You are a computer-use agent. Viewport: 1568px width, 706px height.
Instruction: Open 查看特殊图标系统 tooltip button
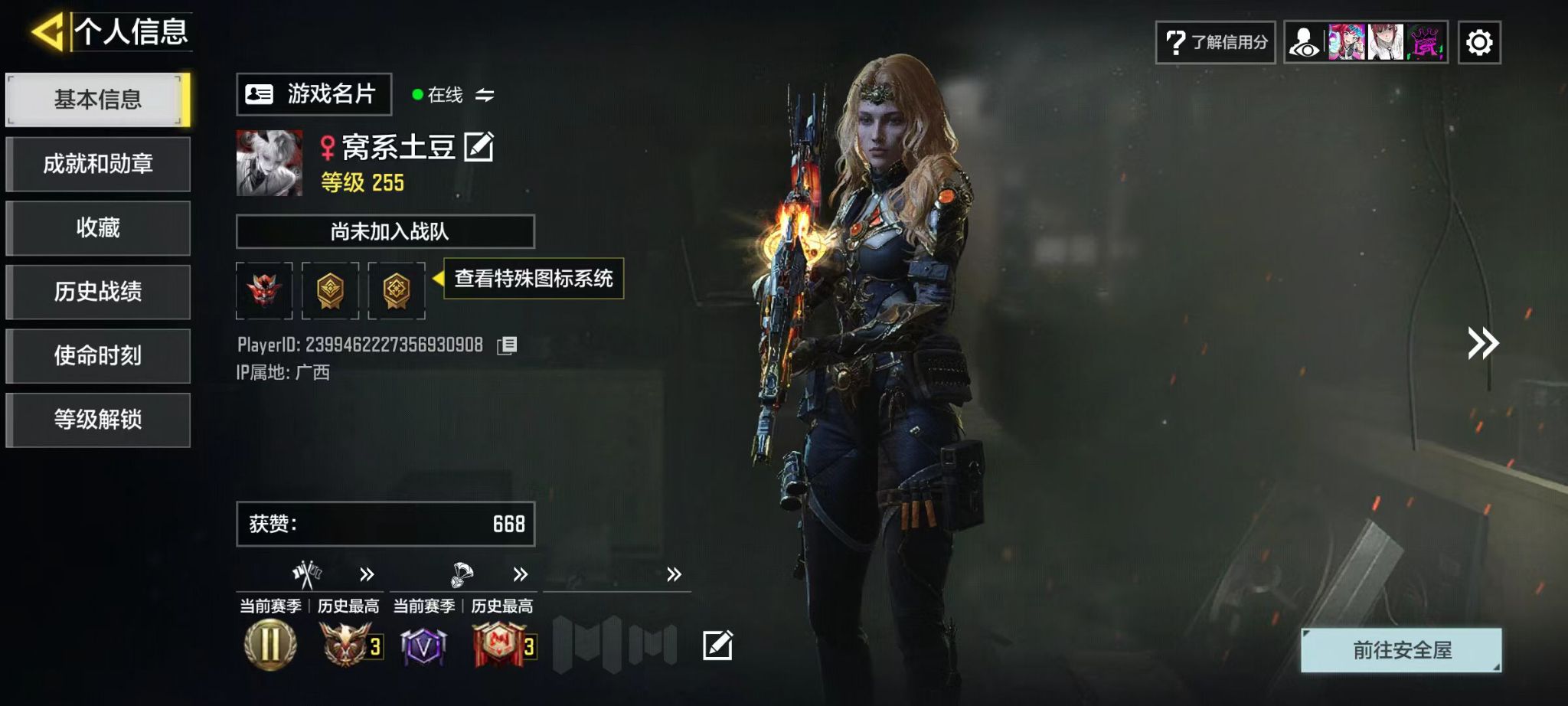pos(533,279)
